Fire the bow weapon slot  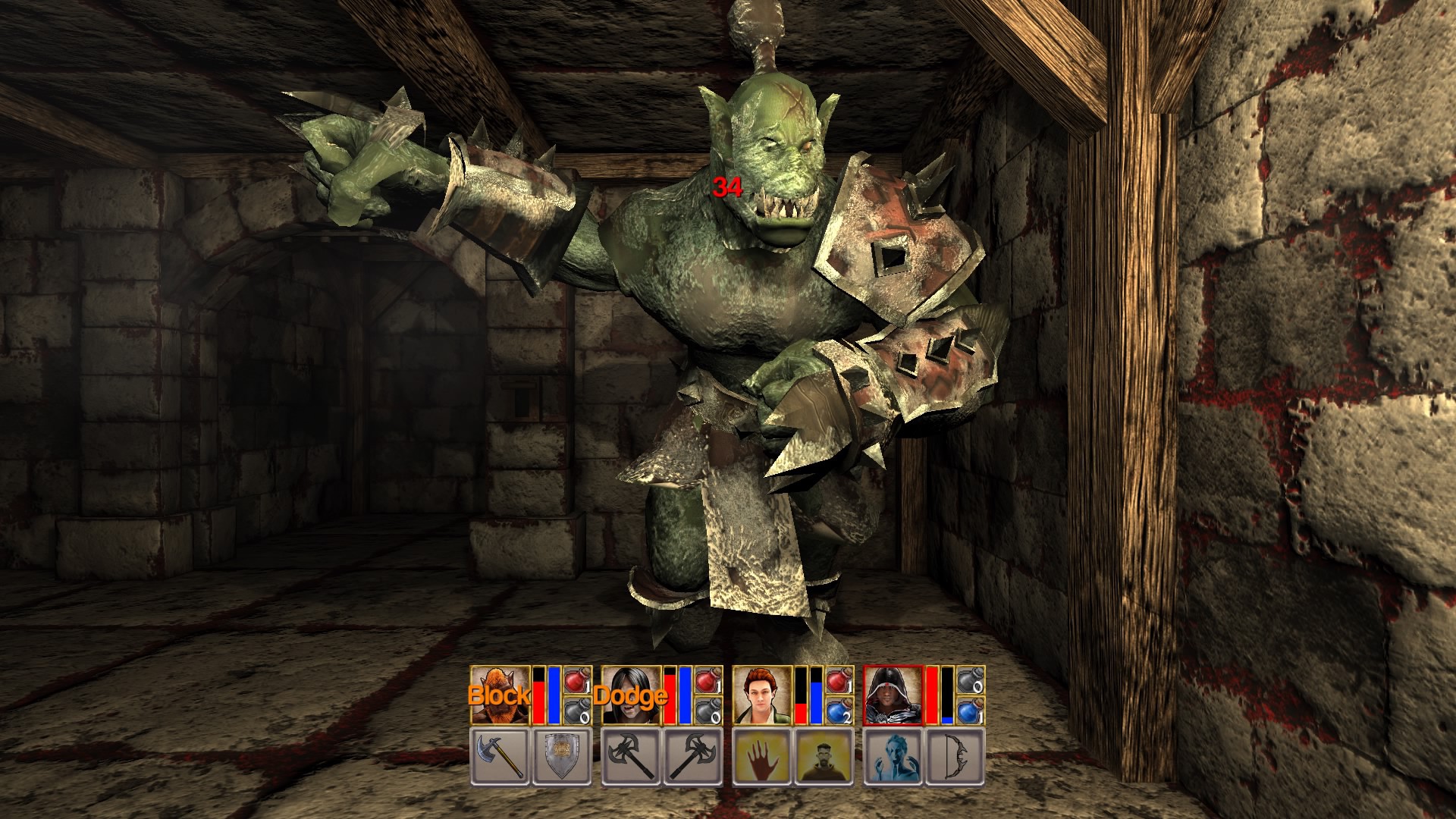tap(955, 756)
